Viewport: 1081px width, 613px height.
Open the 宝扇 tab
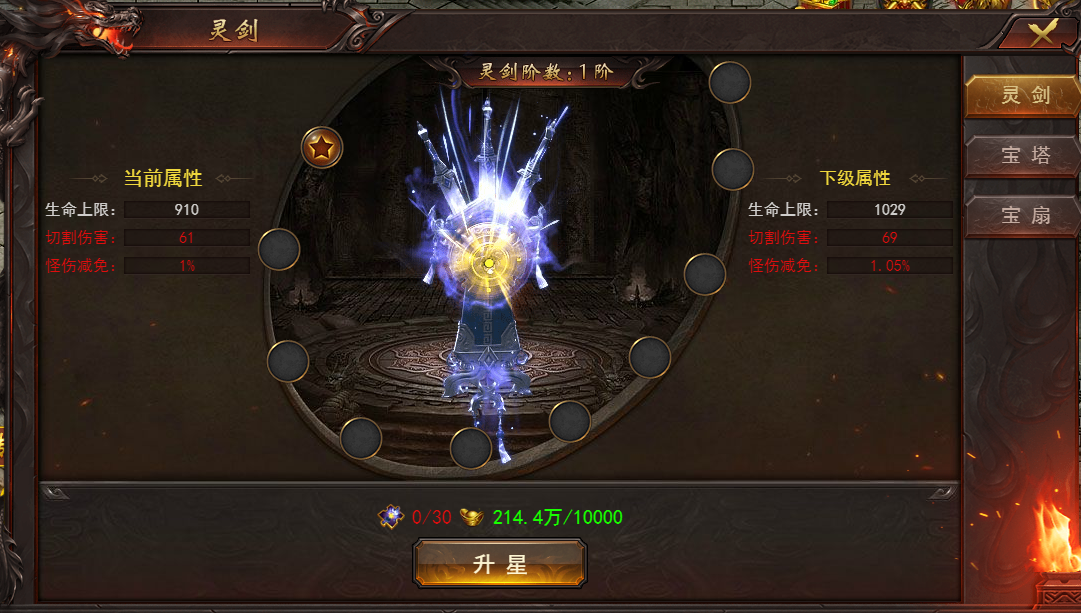click(1020, 215)
